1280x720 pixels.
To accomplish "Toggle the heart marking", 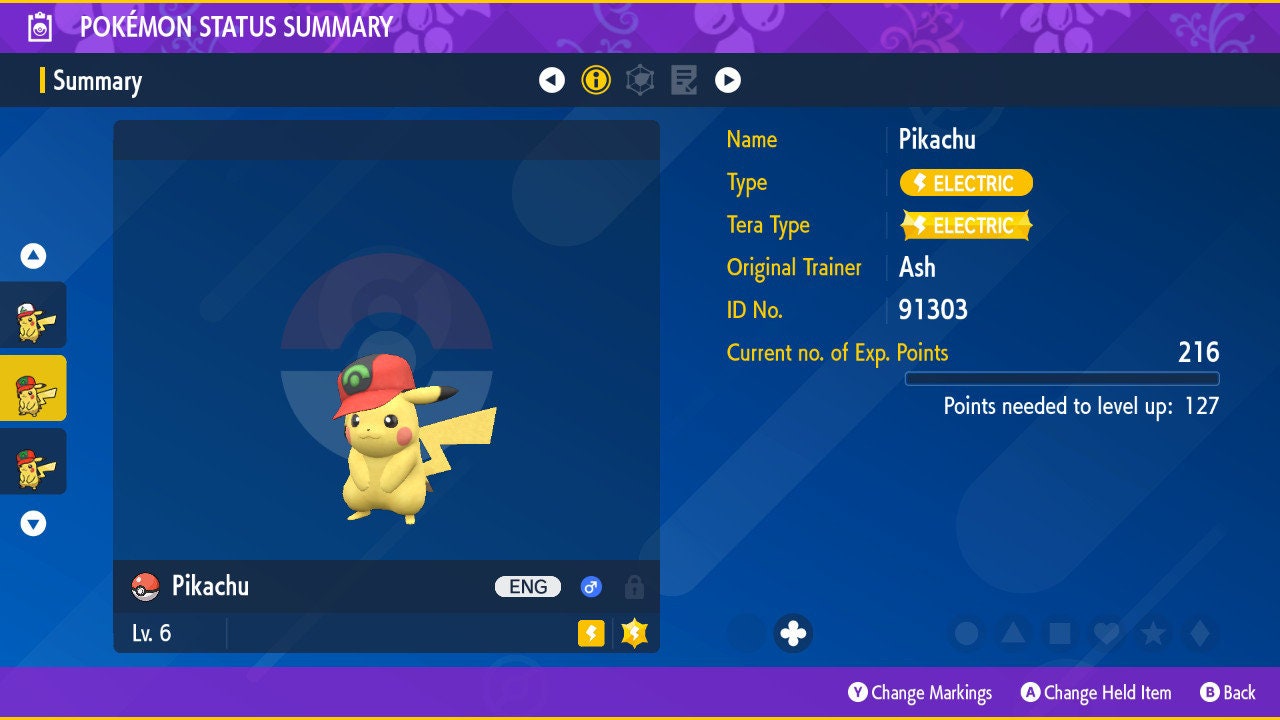I will click(1106, 633).
